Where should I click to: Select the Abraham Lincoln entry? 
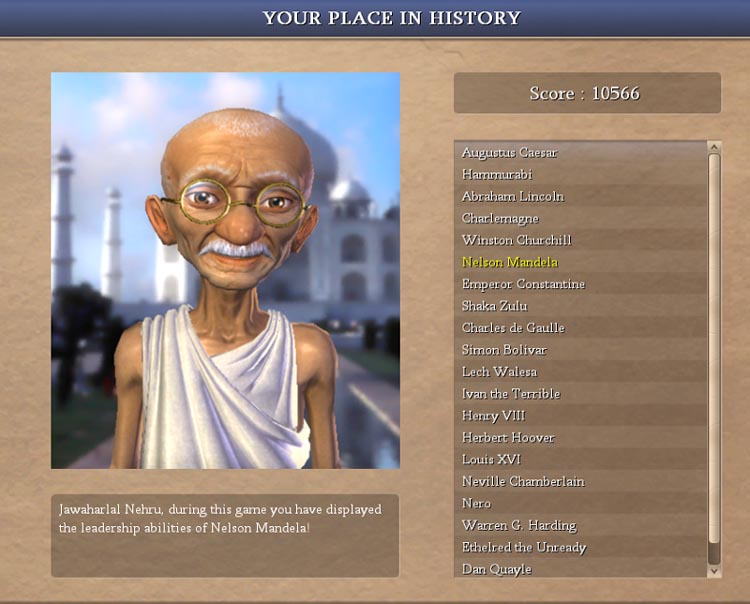pyautogui.click(x=512, y=196)
